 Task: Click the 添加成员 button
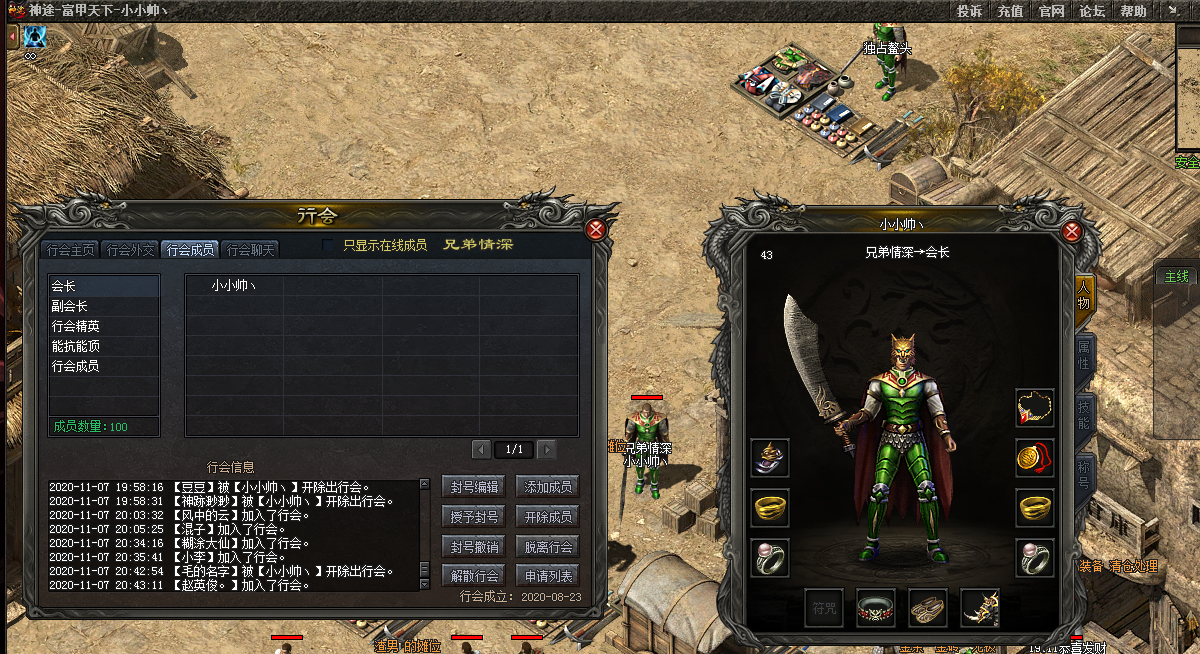pos(548,487)
